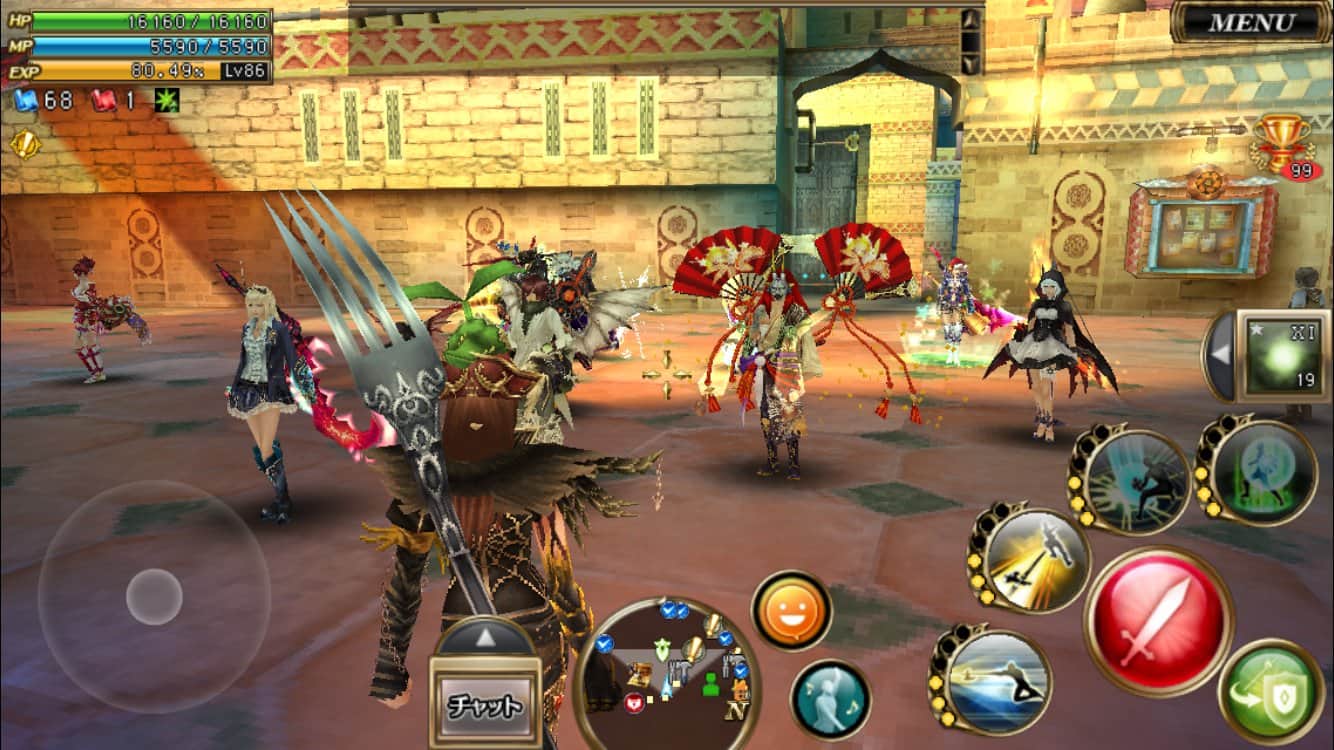Expand the item slot left arrow
The width and height of the screenshot is (1334, 750).
click(x=1218, y=357)
